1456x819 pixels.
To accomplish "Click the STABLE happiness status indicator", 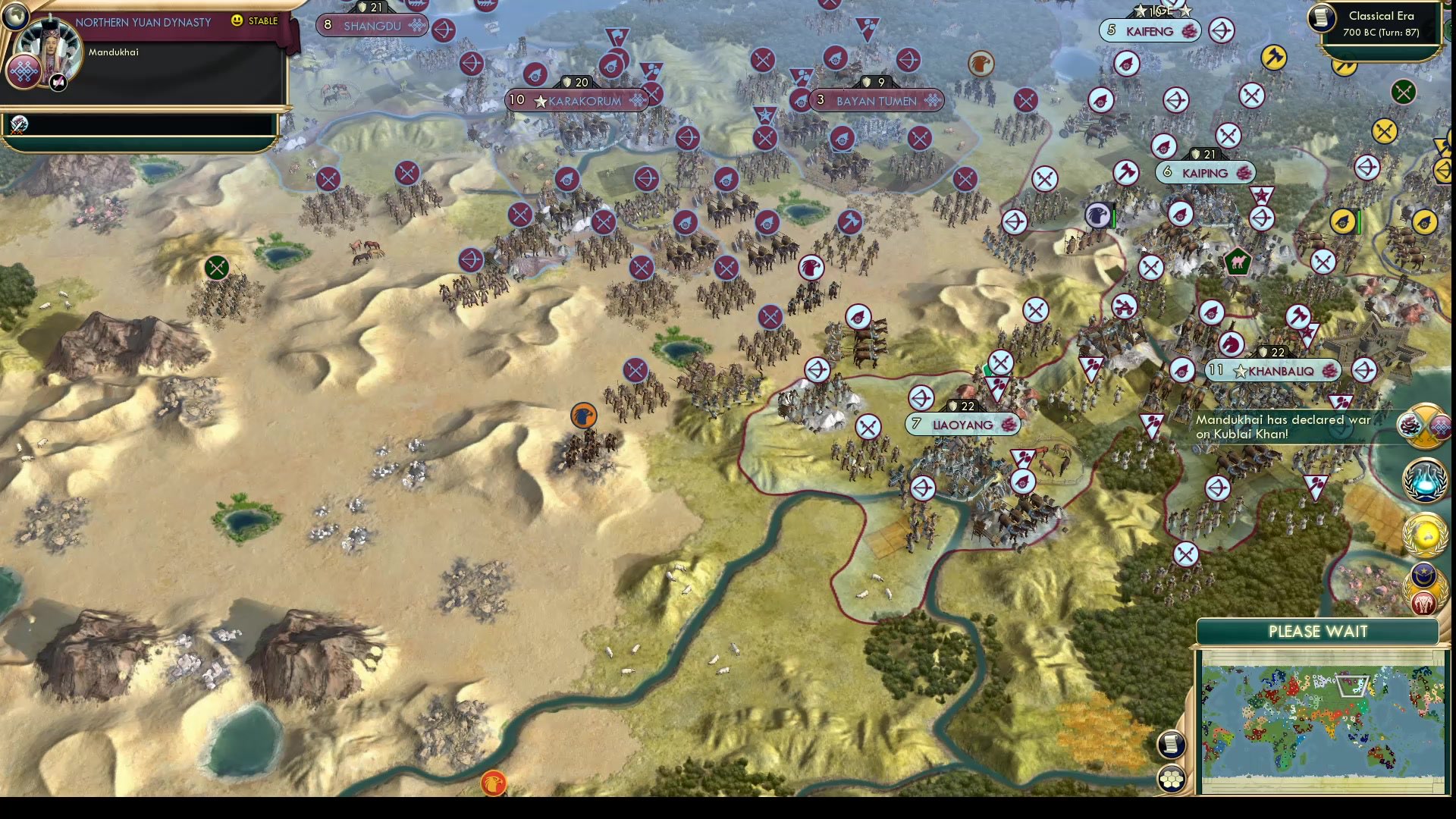I will (x=256, y=21).
